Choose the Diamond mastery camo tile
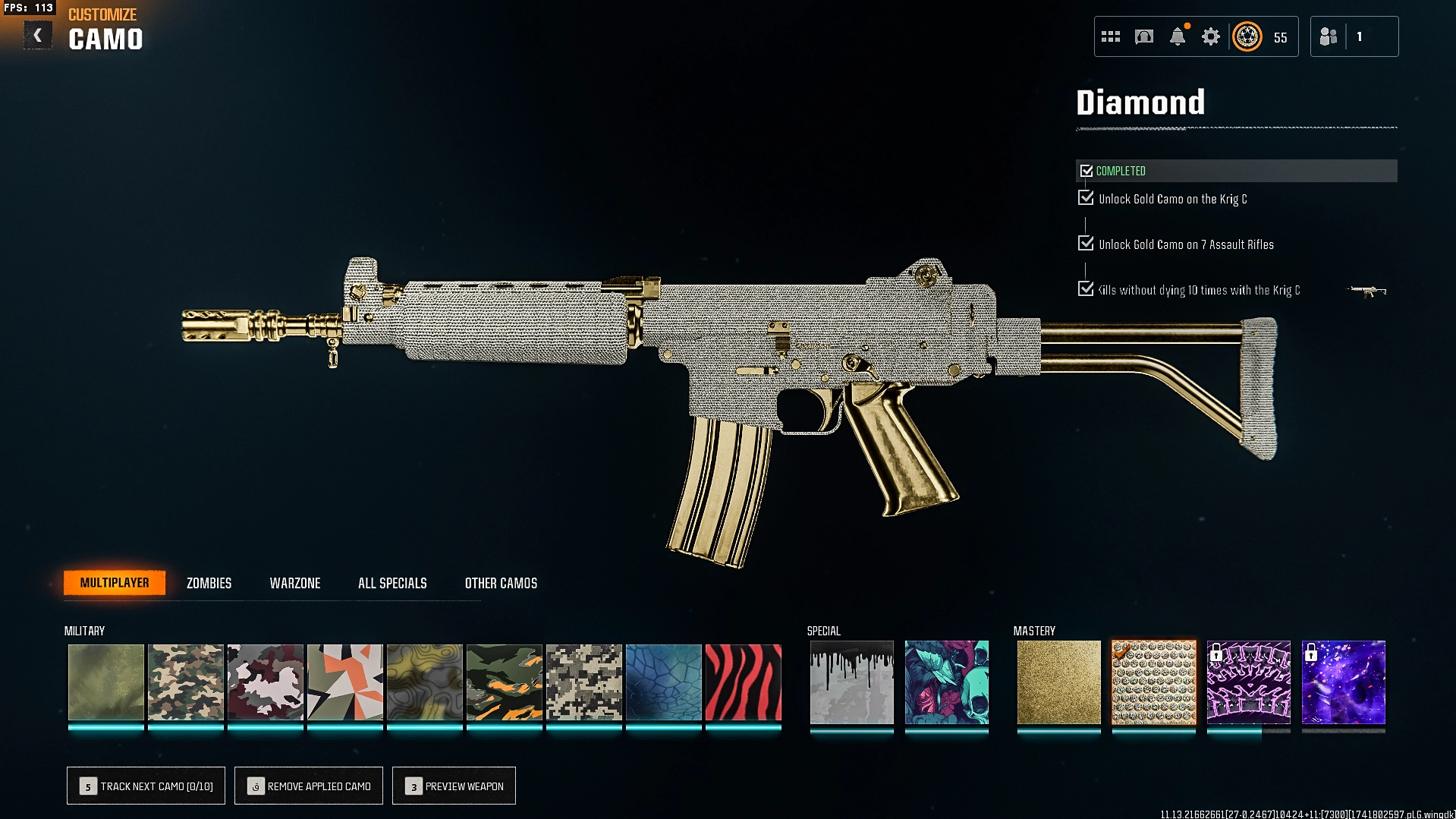This screenshot has width=1456, height=819. [1153, 682]
